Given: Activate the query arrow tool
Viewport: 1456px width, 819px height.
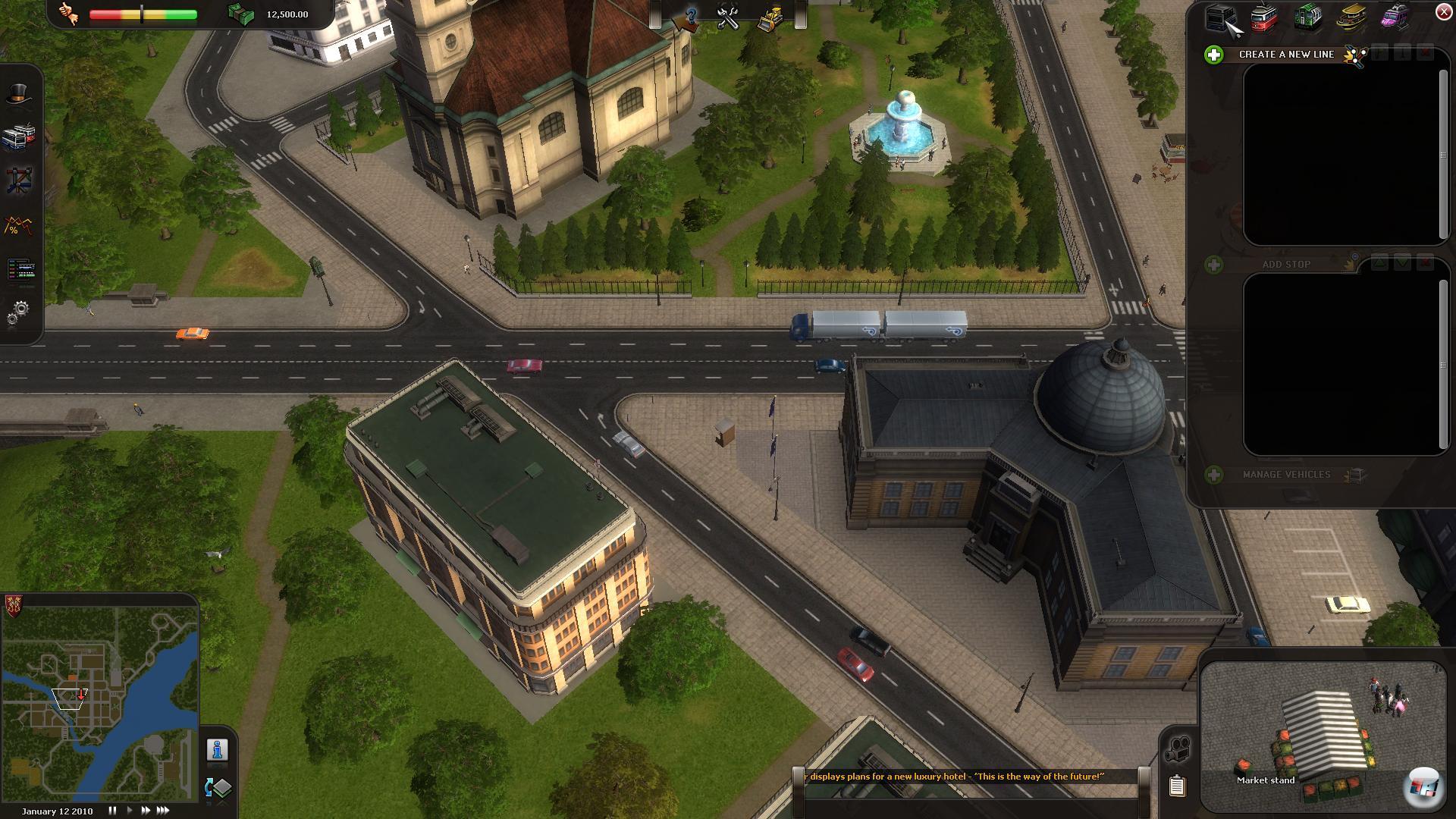Looking at the screenshot, I should (x=687, y=18).
